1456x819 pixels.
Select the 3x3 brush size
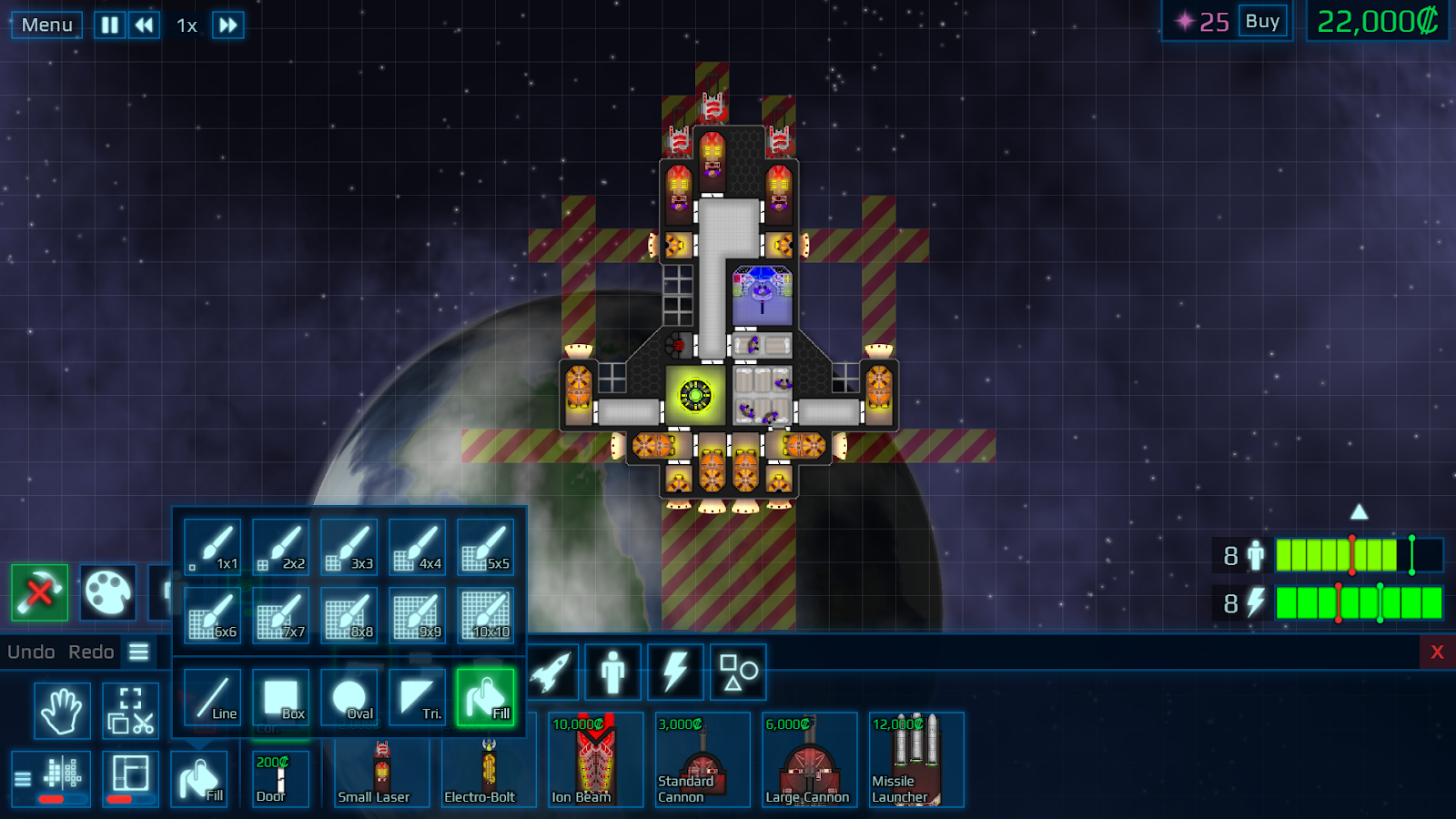tap(348, 546)
